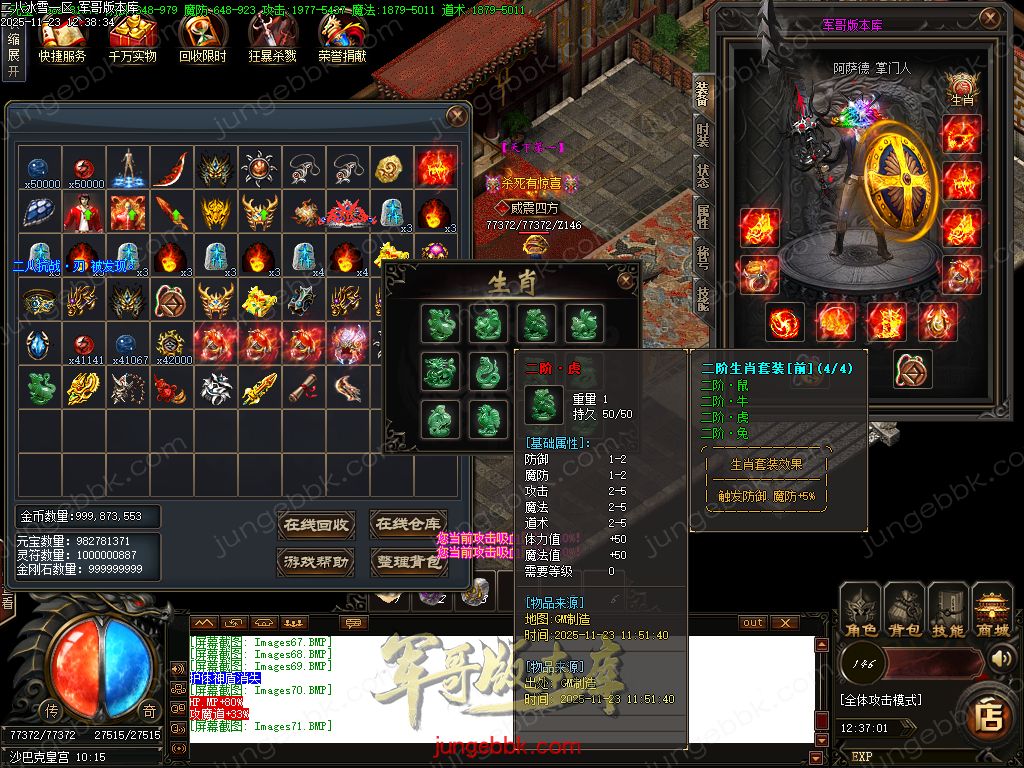Click the 在线回收 online recycle button
The image size is (1024, 768).
coord(315,524)
